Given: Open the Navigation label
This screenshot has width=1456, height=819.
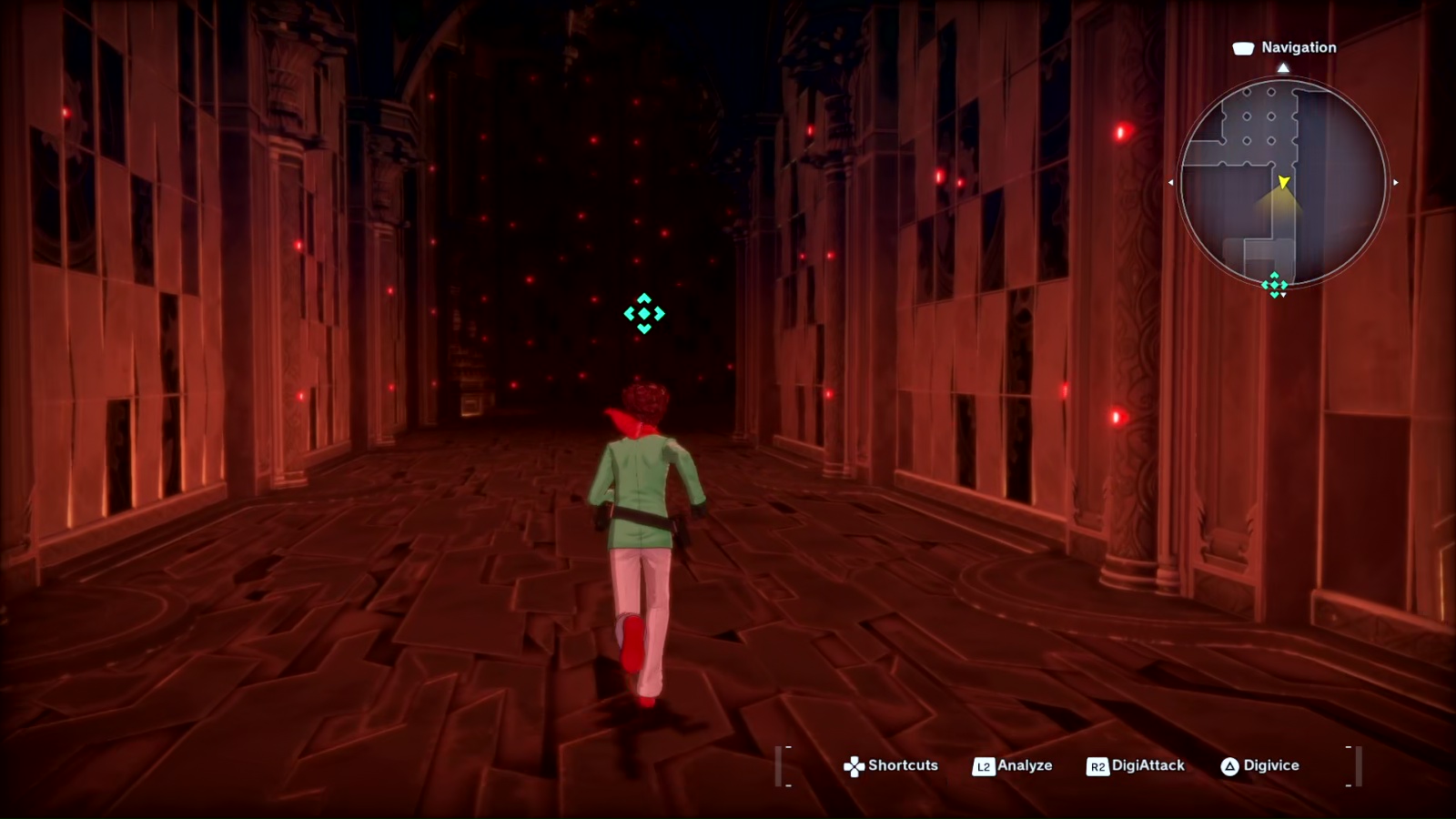Looking at the screenshot, I should click(x=1299, y=47).
